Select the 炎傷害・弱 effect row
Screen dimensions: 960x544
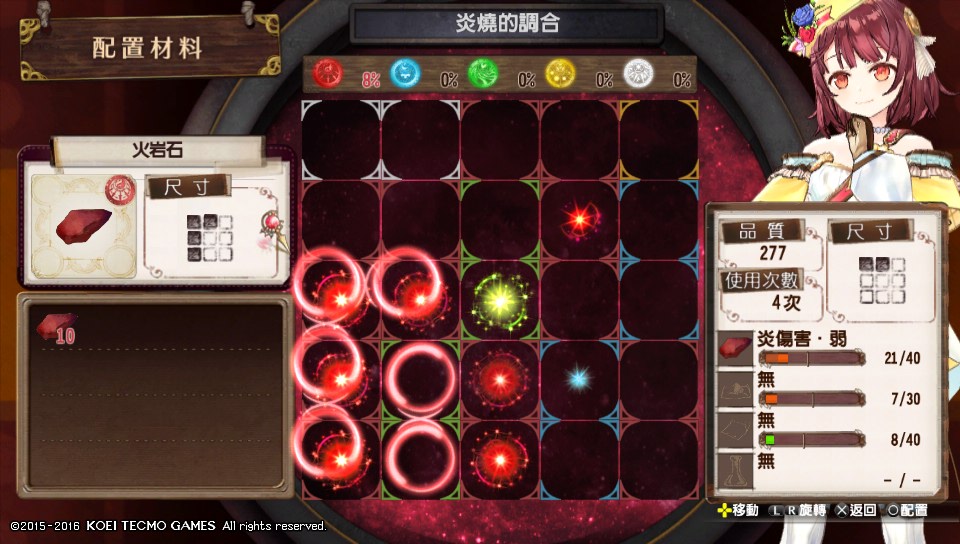(825, 350)
